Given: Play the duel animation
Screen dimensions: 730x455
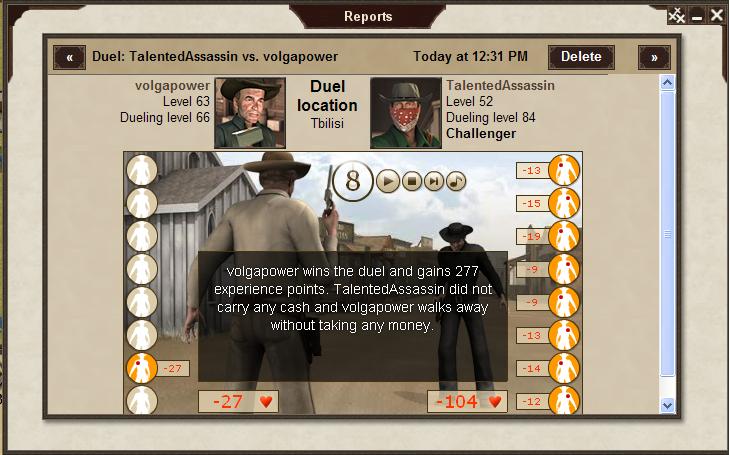Looking at the screenshot, I should 387,181.
